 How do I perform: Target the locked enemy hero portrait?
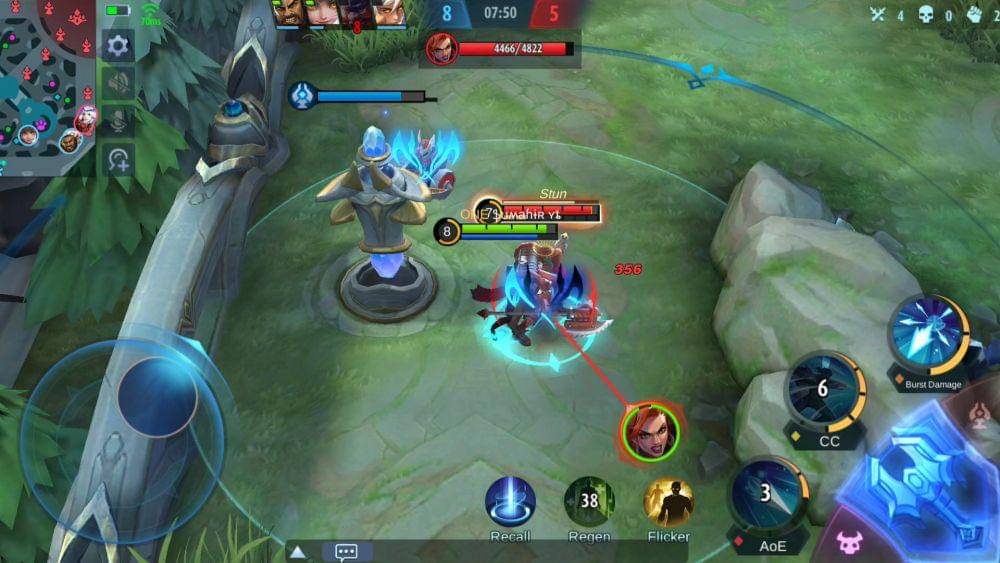pyautogui.click(x=650, y=432)
